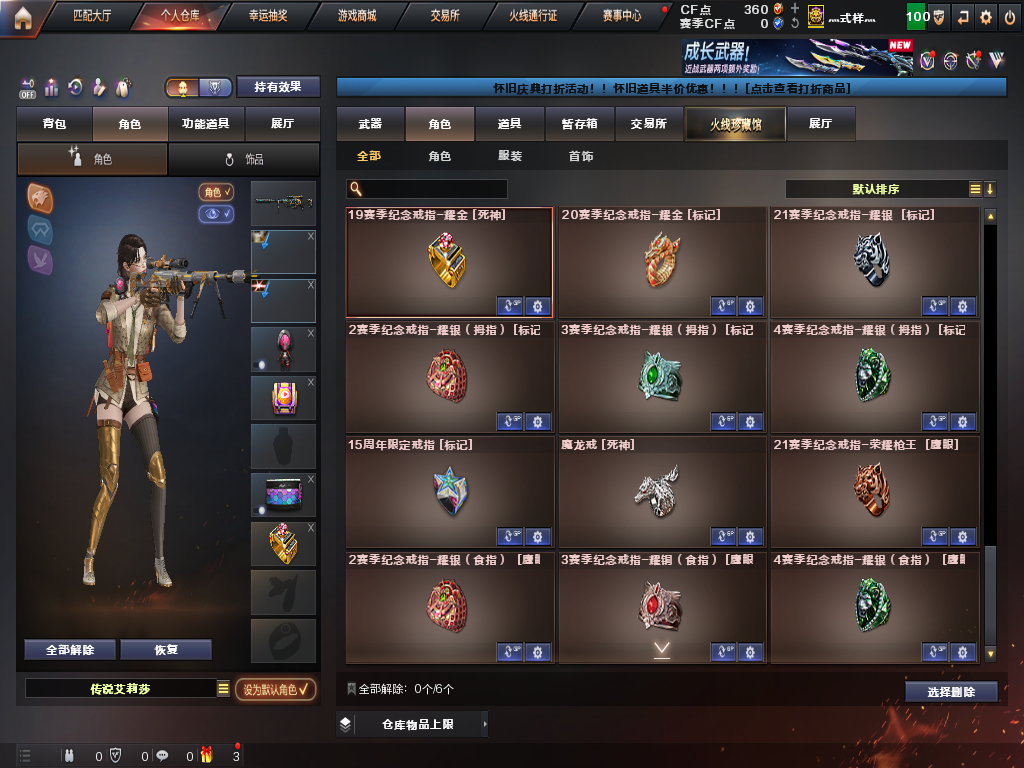Open the settings gear icon

[x=986, y=17]
